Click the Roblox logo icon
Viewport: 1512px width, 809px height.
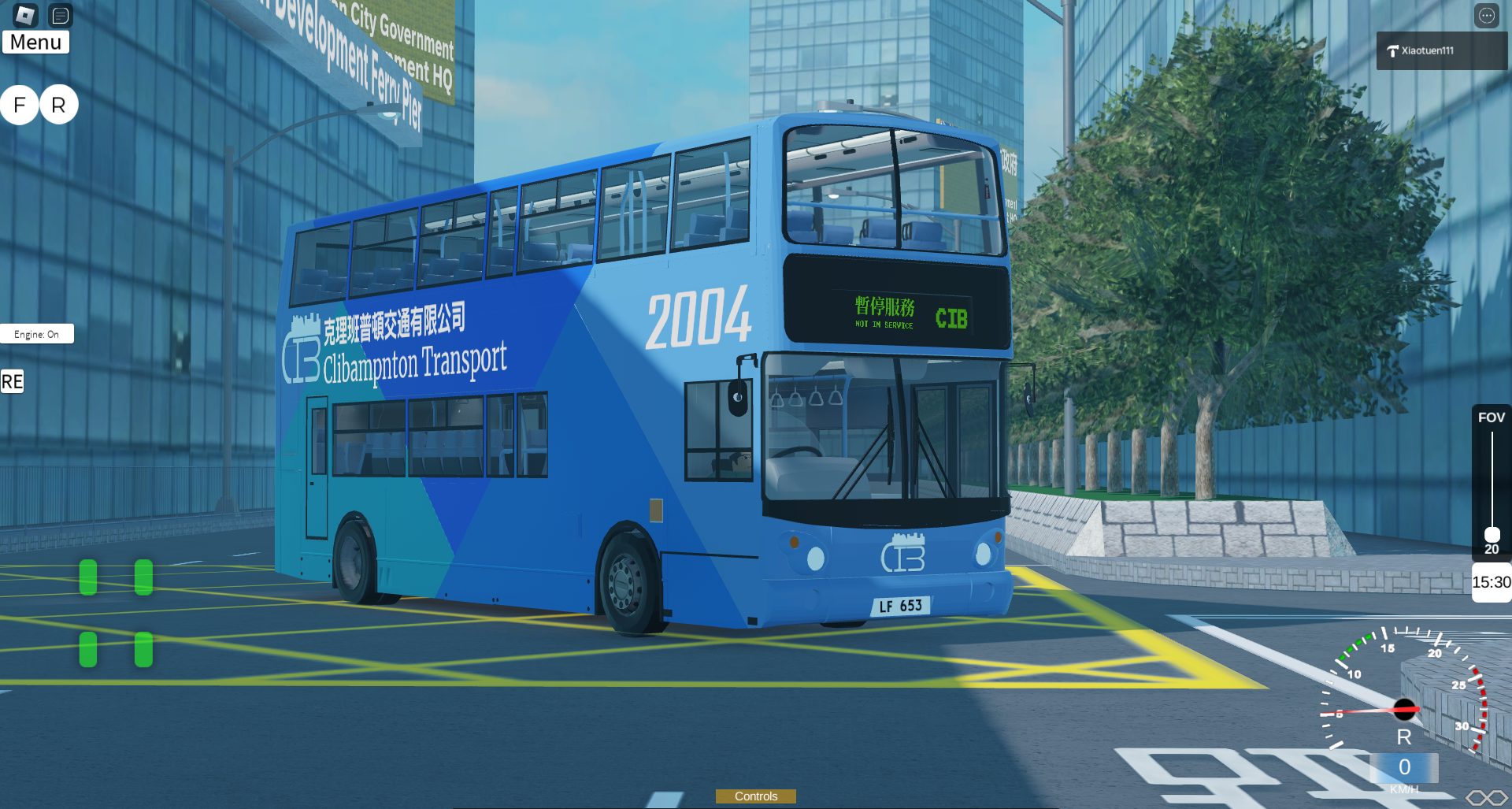[x=25, y=15]
